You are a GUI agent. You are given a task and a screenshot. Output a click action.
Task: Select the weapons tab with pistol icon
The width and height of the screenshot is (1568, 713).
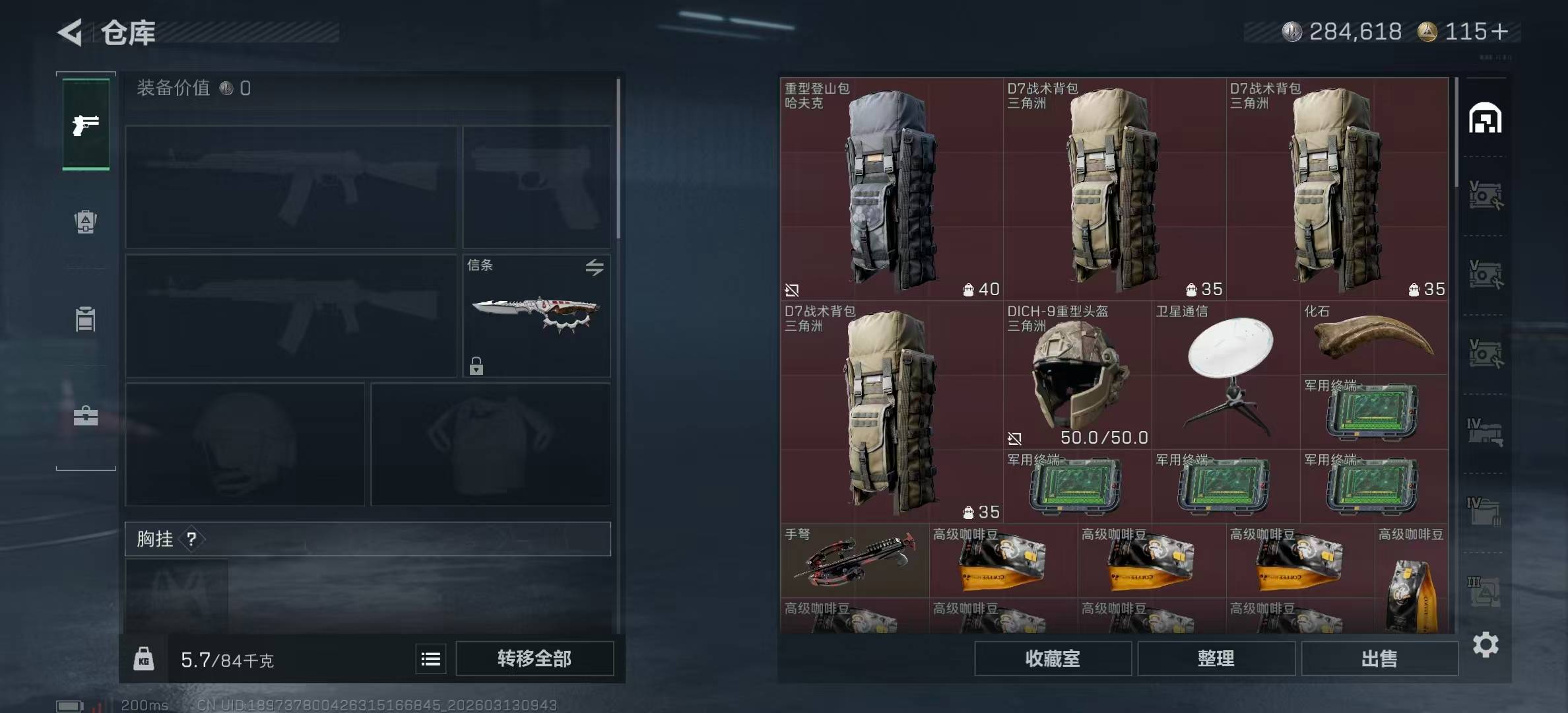tap(86, 125)
